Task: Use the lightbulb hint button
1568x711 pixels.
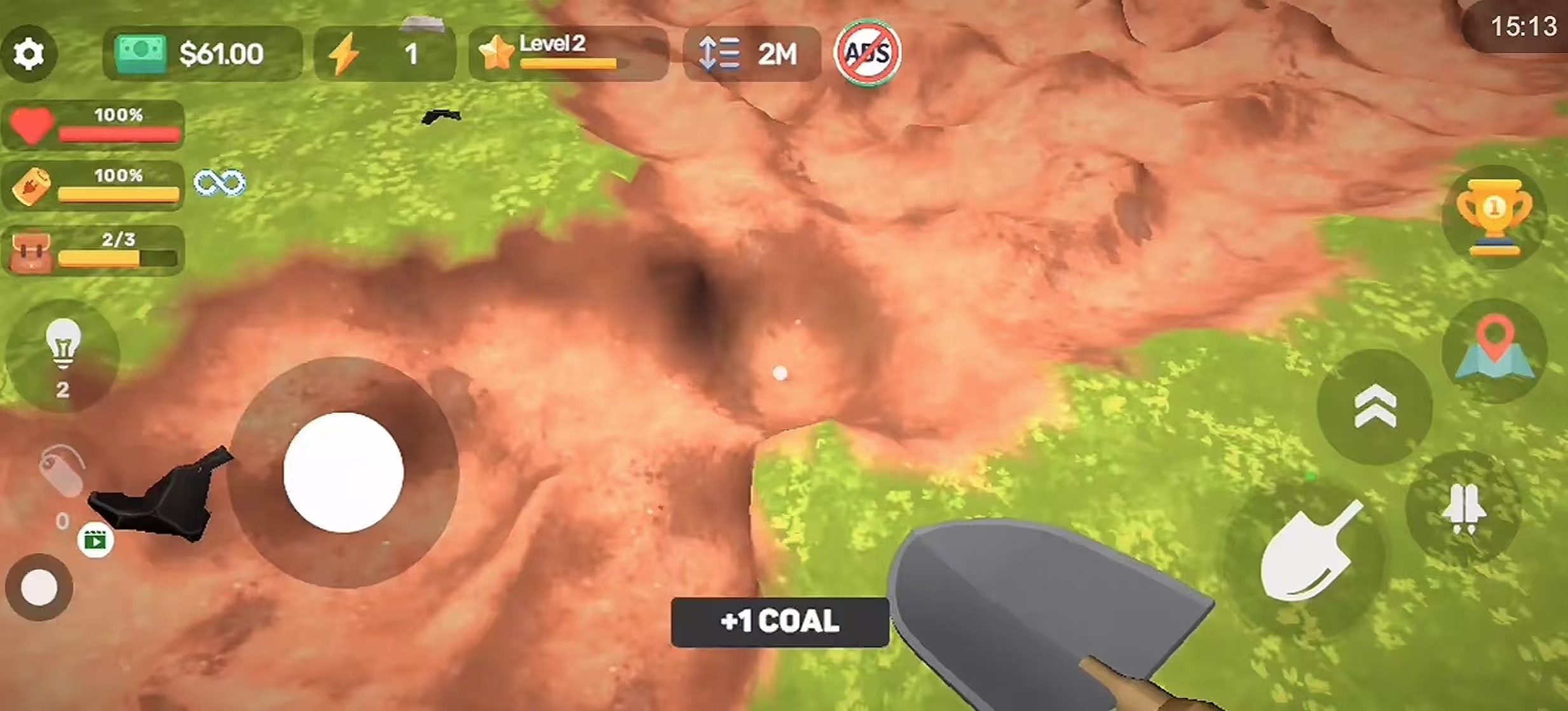Action: pos(62,356)
